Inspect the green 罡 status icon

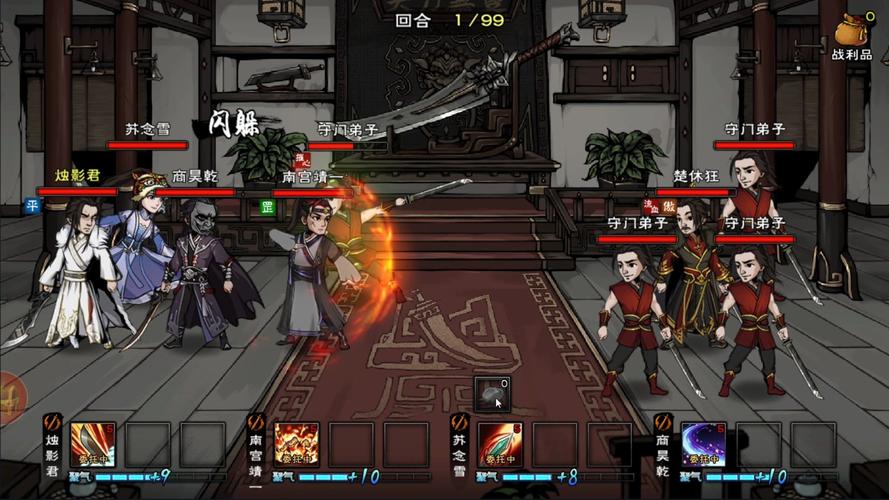267,207
